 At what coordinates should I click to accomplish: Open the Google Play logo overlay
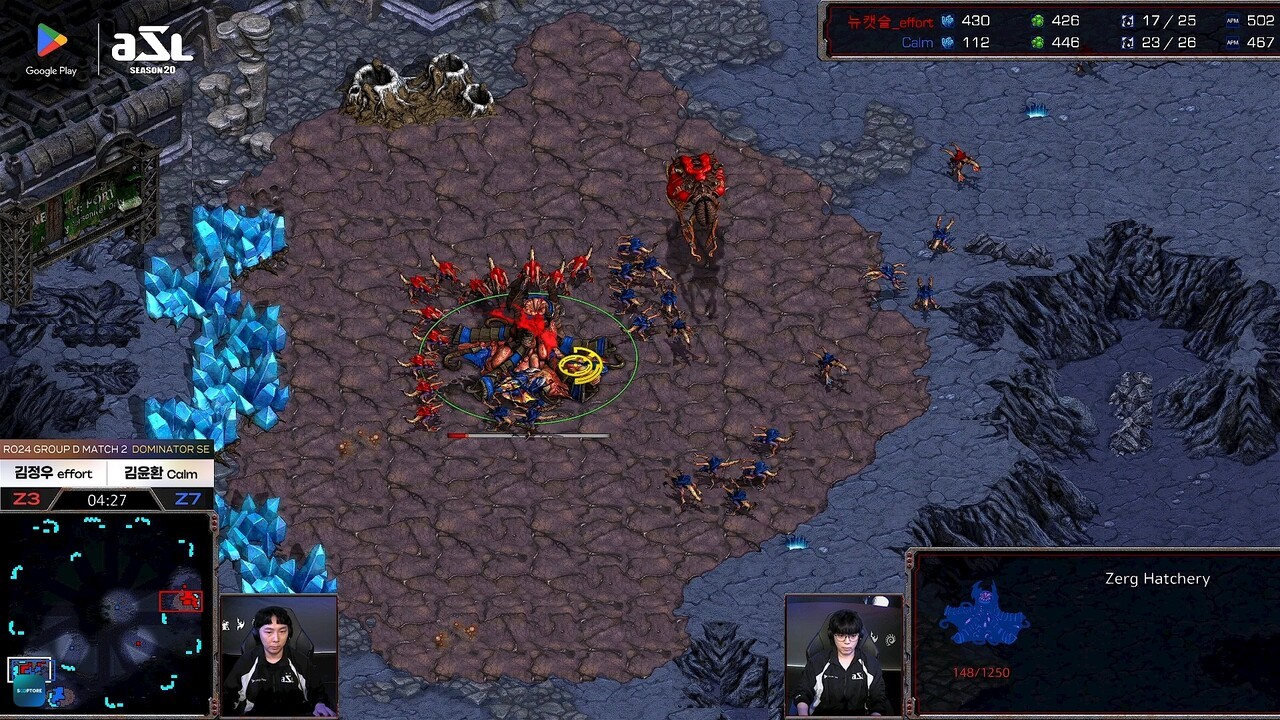[x=51, y=50]
